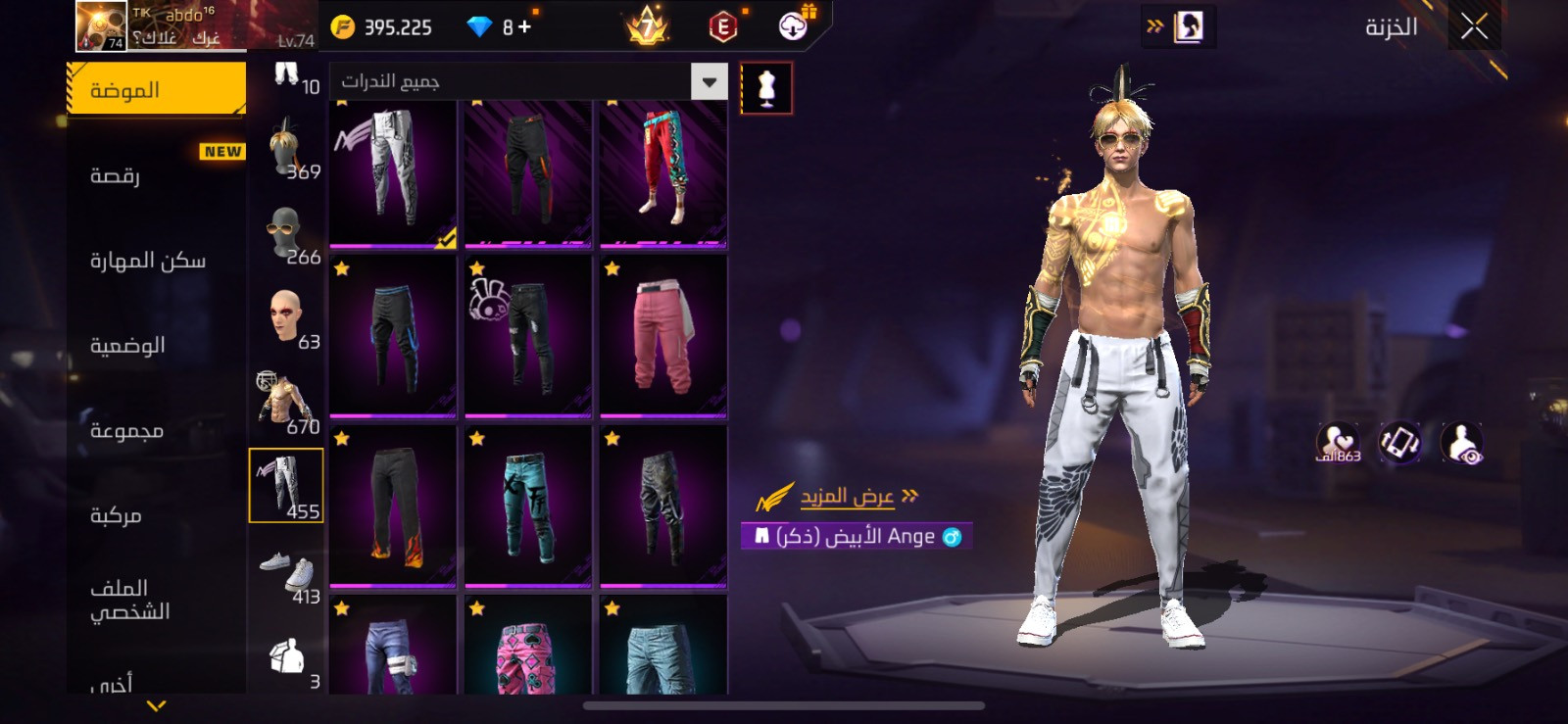The width and height of the screenshot is (1568, 724).
Task: Open the hair category showing 369
Action: point(286,150)
